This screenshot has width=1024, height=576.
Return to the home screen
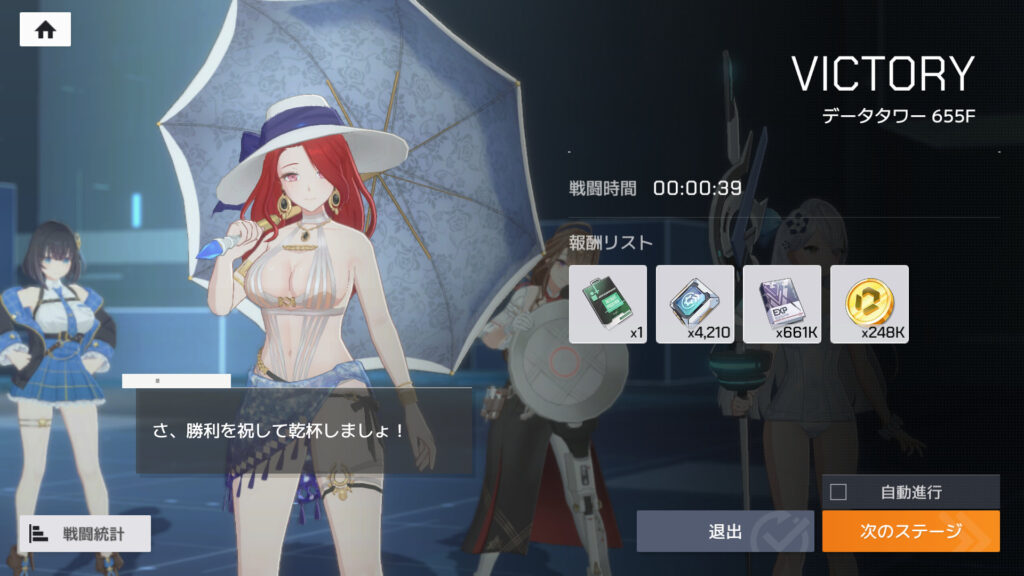(x=45, y=30)
